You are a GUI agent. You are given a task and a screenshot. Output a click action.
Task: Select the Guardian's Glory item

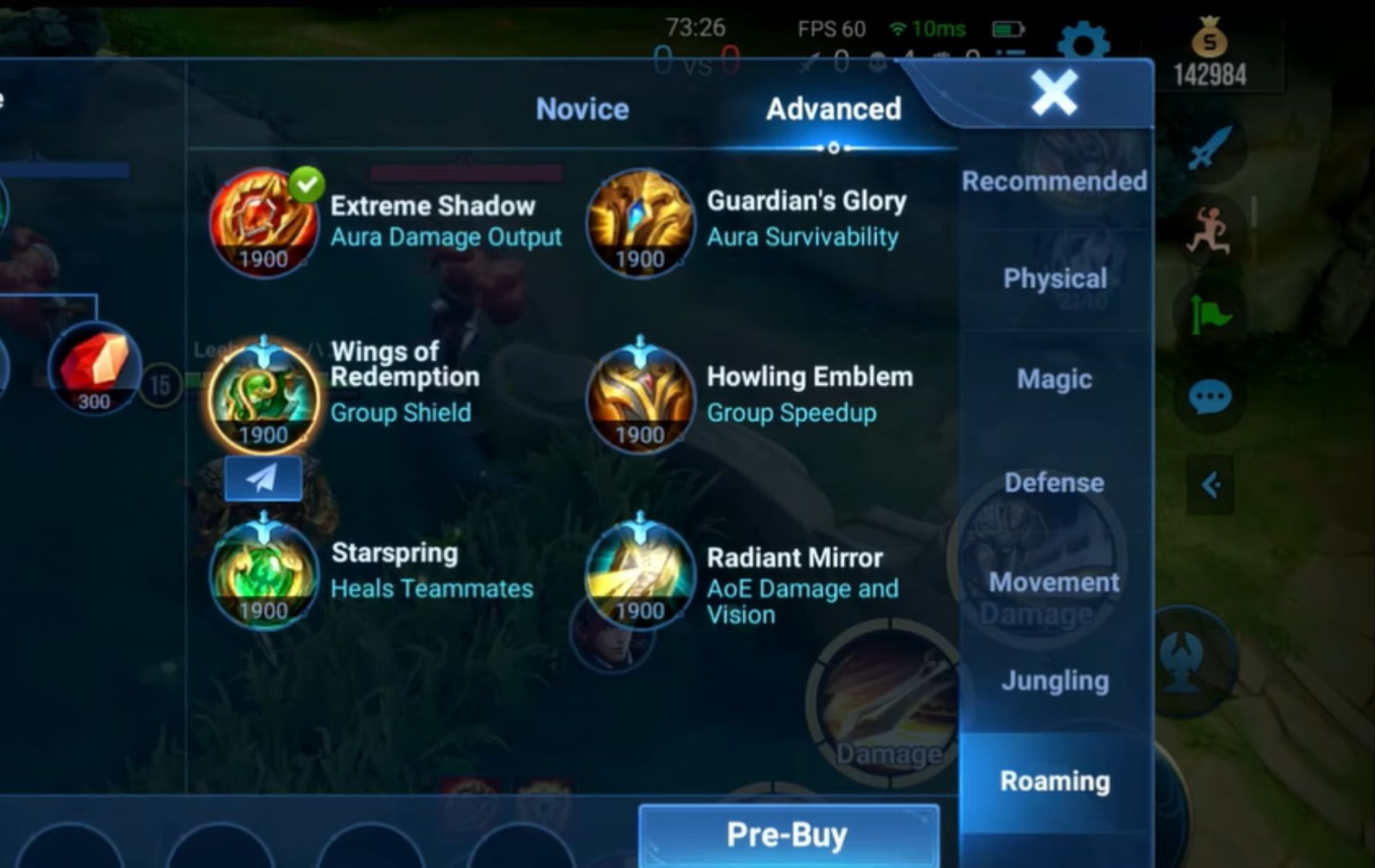(x=640, y=224)
